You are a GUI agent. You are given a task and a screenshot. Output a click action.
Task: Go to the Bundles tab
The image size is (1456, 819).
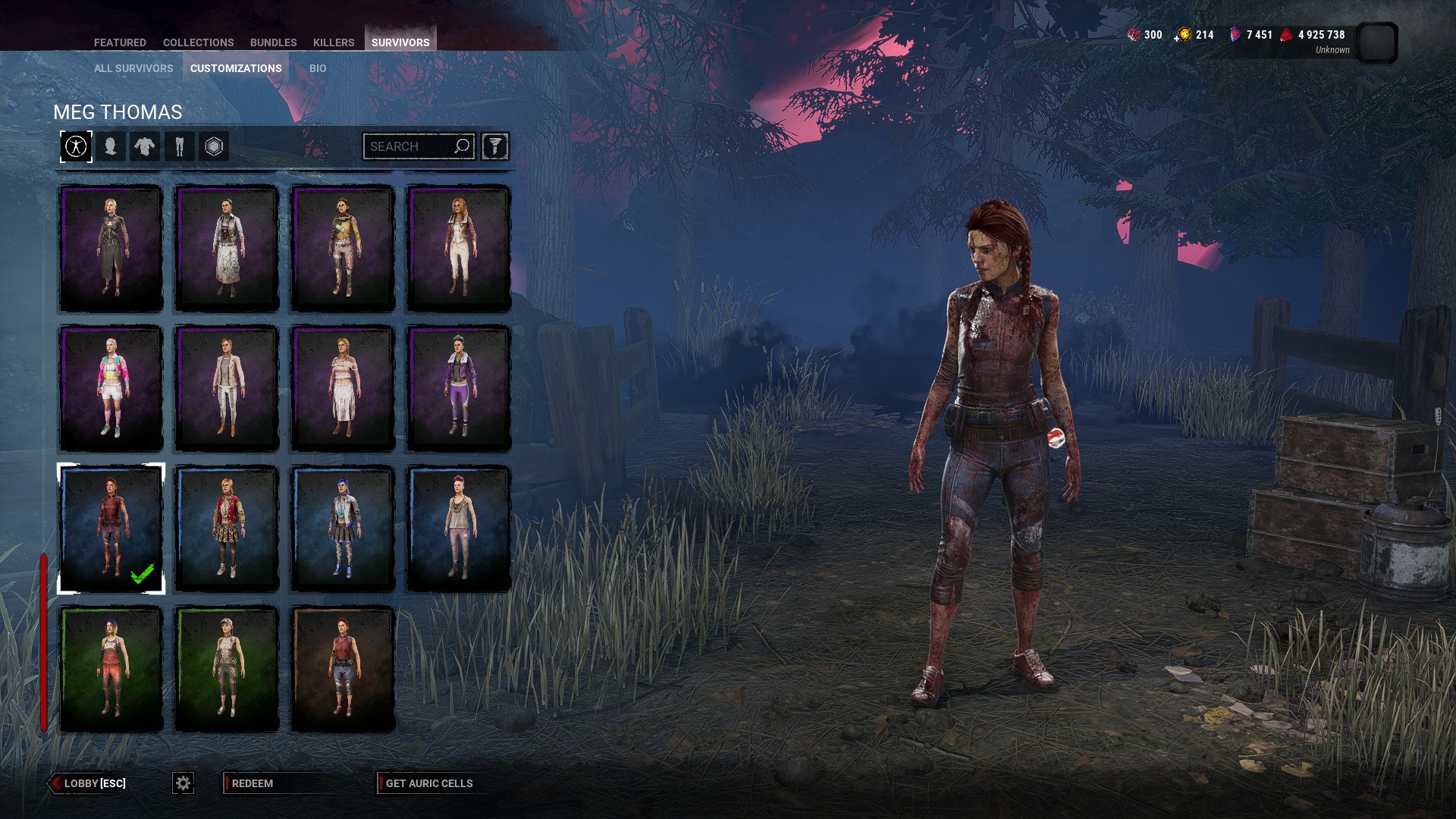273,42
